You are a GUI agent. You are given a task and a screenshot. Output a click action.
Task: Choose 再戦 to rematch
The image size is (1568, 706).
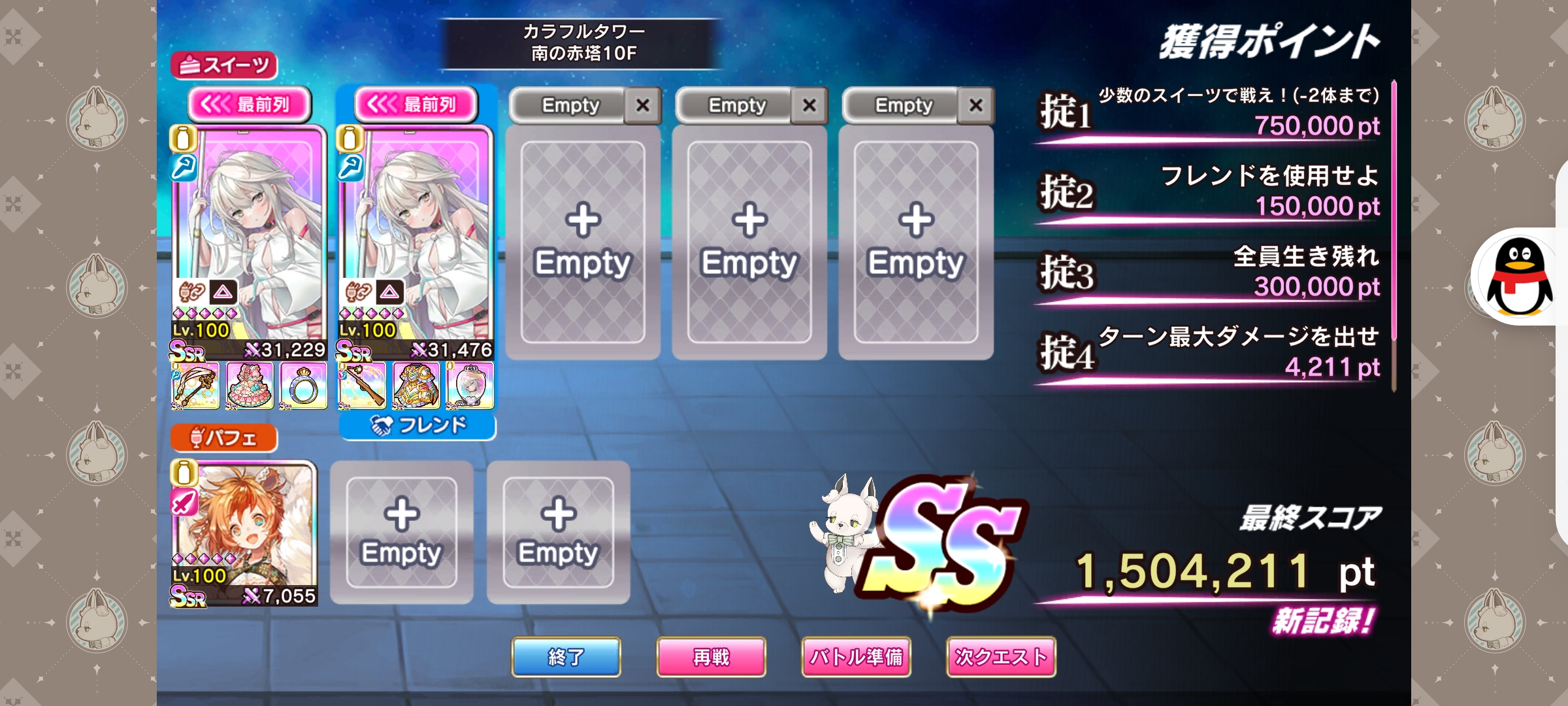711,657
